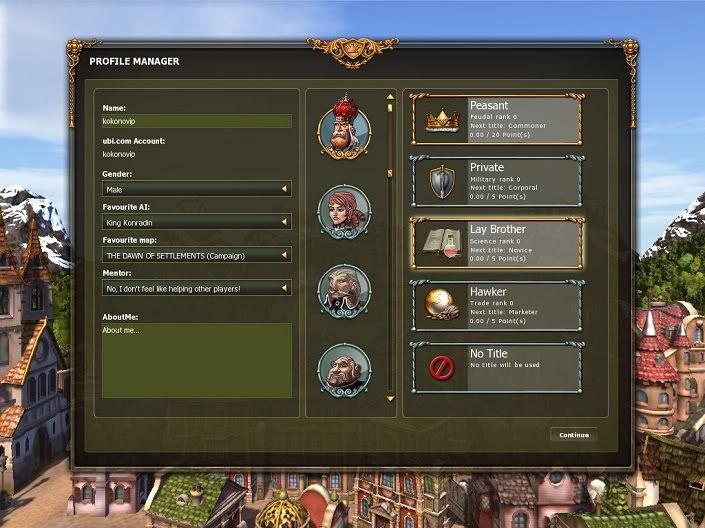Click the Name input field
Image resolution: width=705 pixels, height=528 pixels.
[x=196, y=121]
